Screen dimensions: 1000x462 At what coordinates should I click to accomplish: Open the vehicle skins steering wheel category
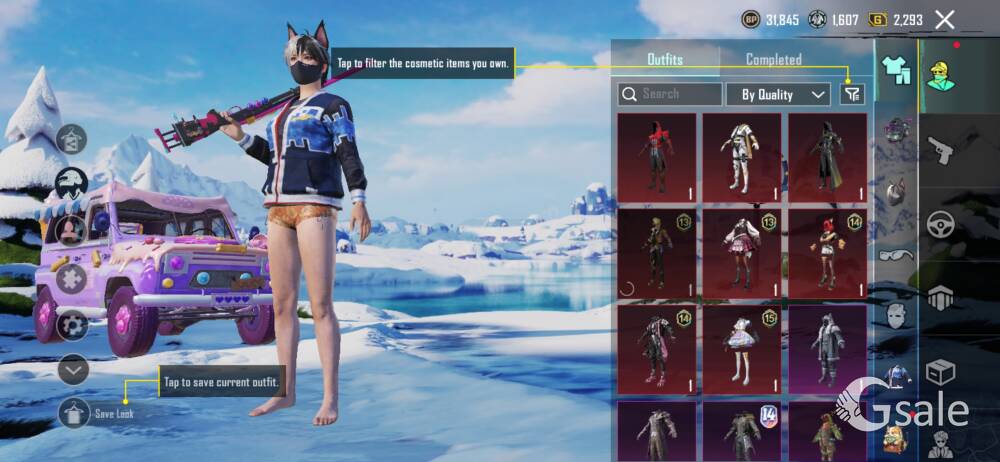click(x=940, y=225)
